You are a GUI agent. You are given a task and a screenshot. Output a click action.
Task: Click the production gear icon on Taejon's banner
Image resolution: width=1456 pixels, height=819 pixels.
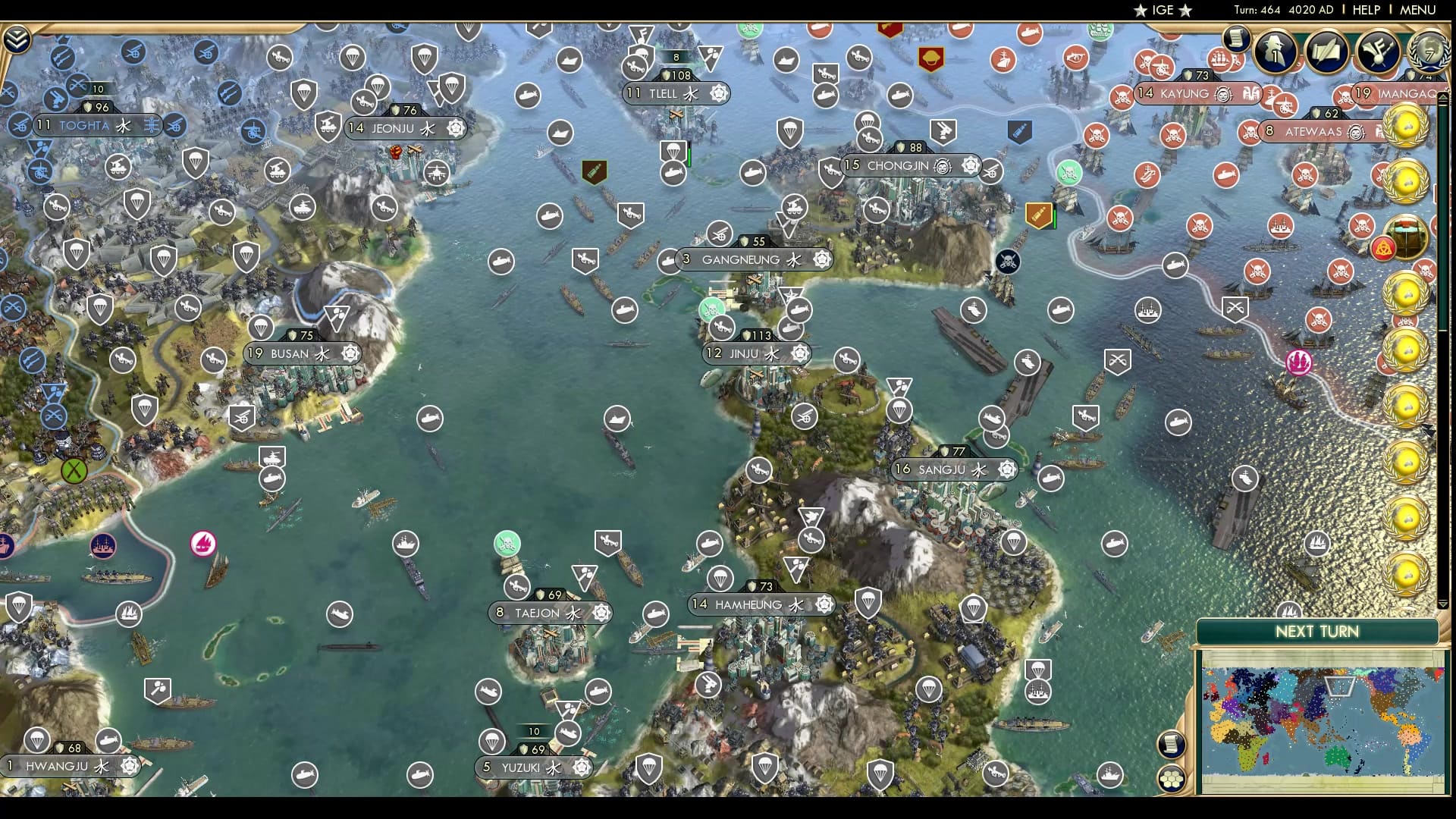(x=600, y=613)
